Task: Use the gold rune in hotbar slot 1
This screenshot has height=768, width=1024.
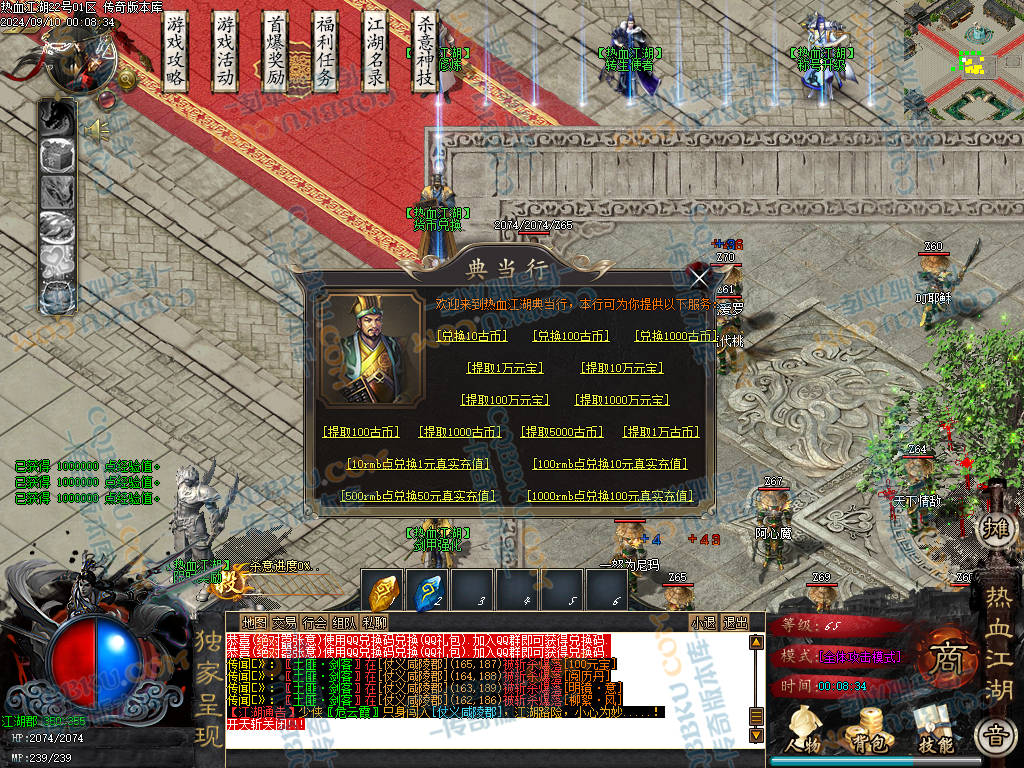Action: tap(383, 593)
